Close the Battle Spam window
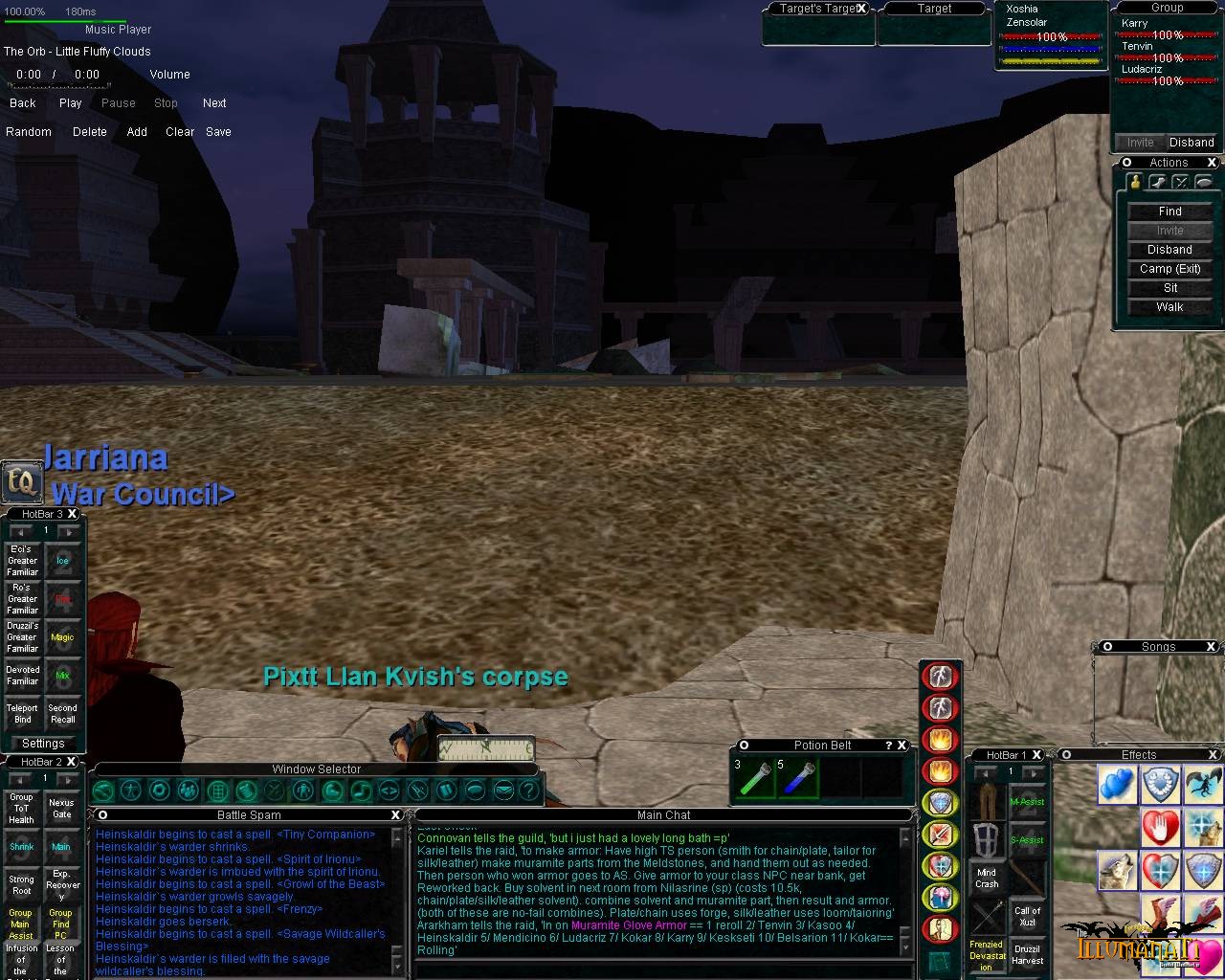 point(395,815)
